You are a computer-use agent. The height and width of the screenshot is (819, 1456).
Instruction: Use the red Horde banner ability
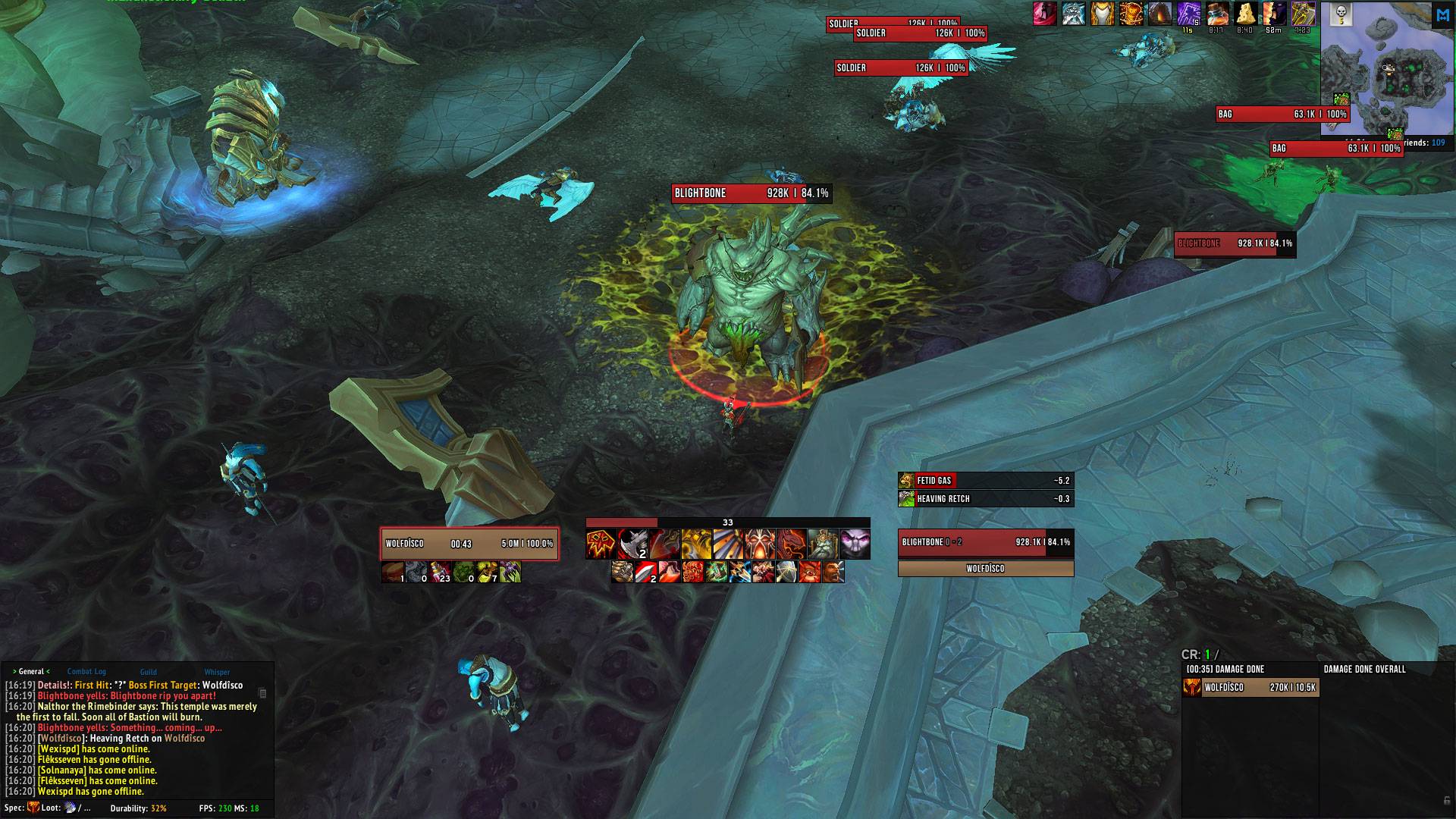(x=601, y=544)
